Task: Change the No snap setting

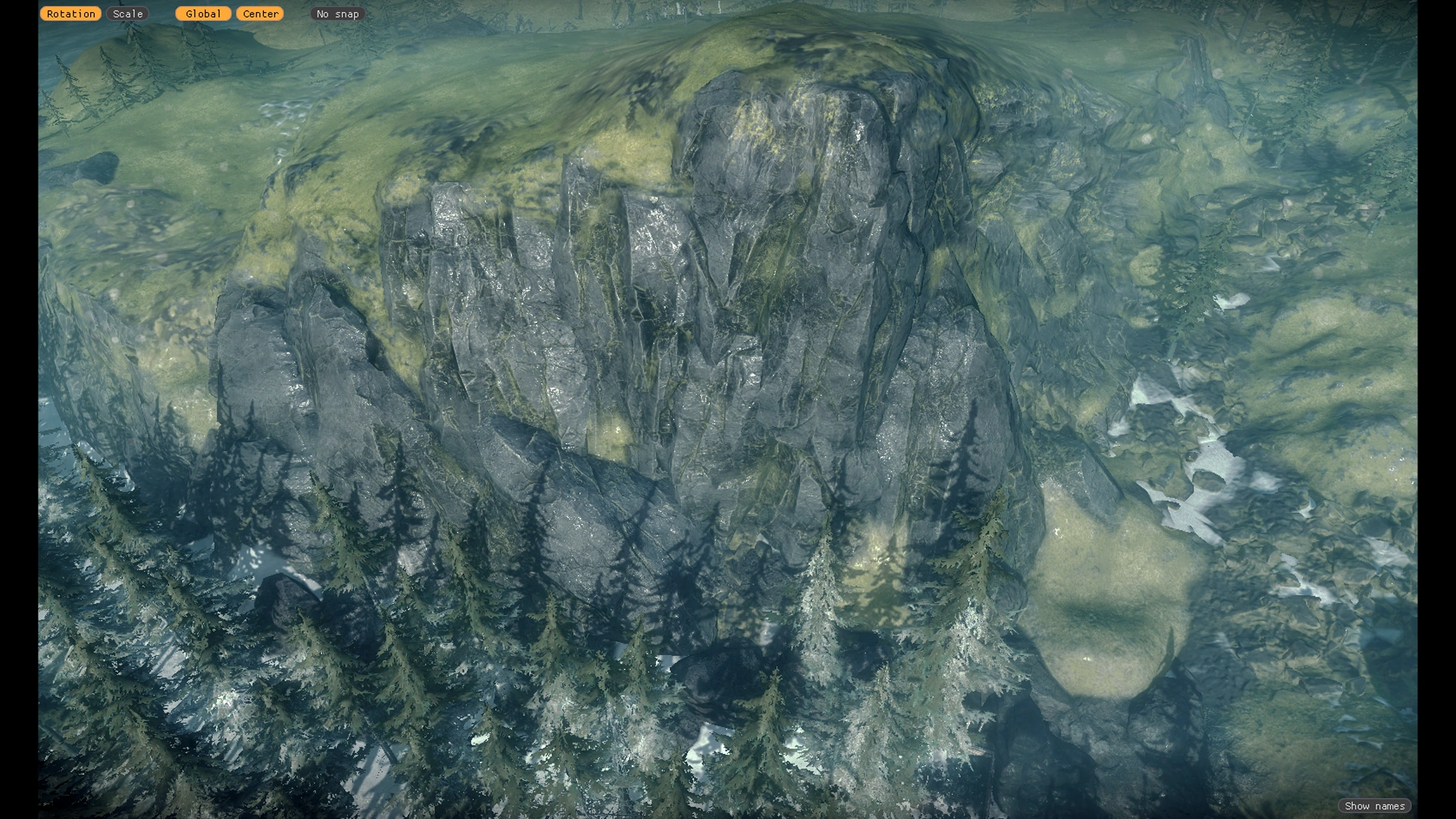Action: [x=337, y=14]
